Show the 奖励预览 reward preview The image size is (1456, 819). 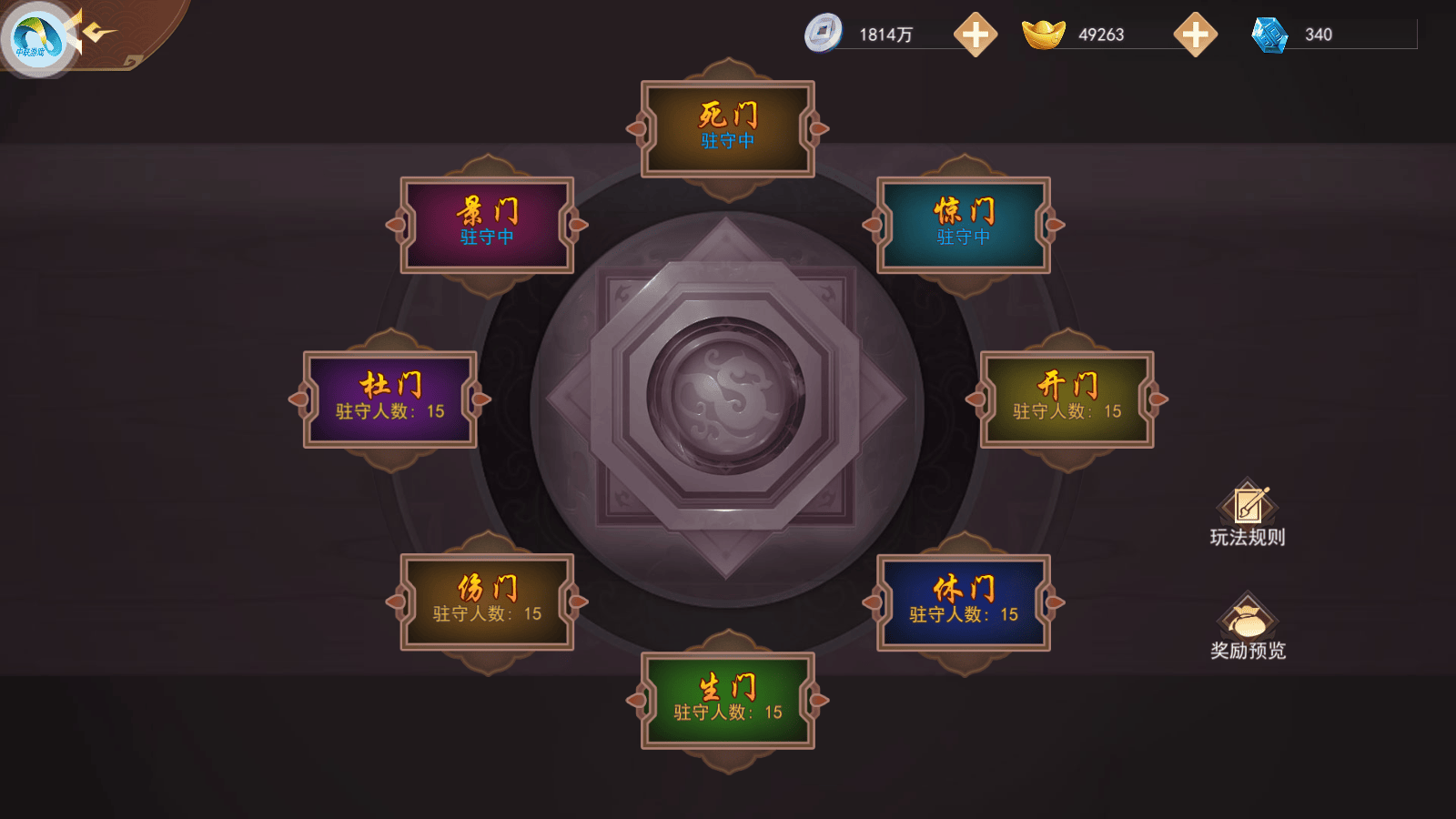click(1247, 628)
